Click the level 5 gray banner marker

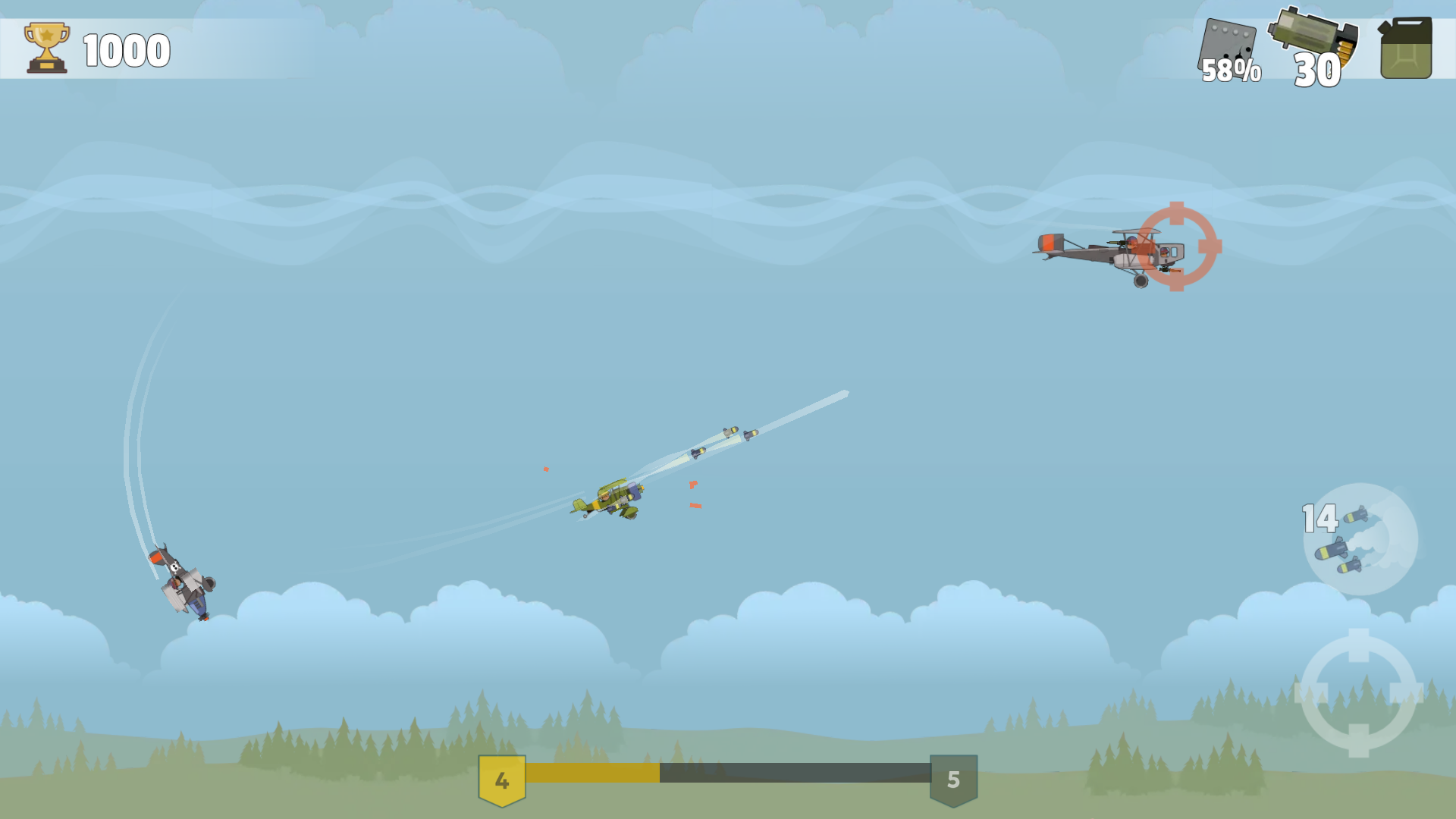[954, 780]
